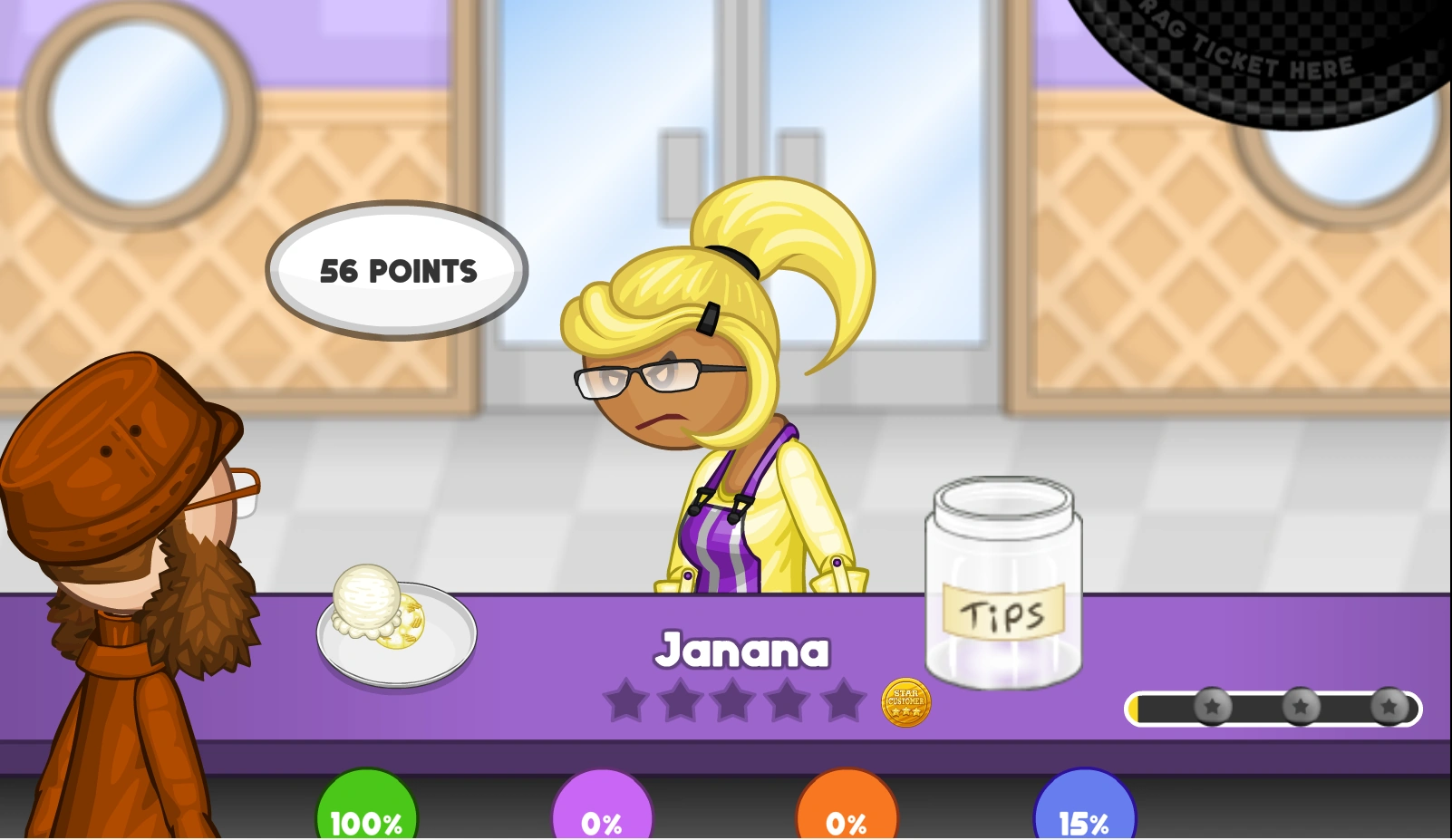Click the first rating star under Janana

pyautogui.click(x=624, y=701)
